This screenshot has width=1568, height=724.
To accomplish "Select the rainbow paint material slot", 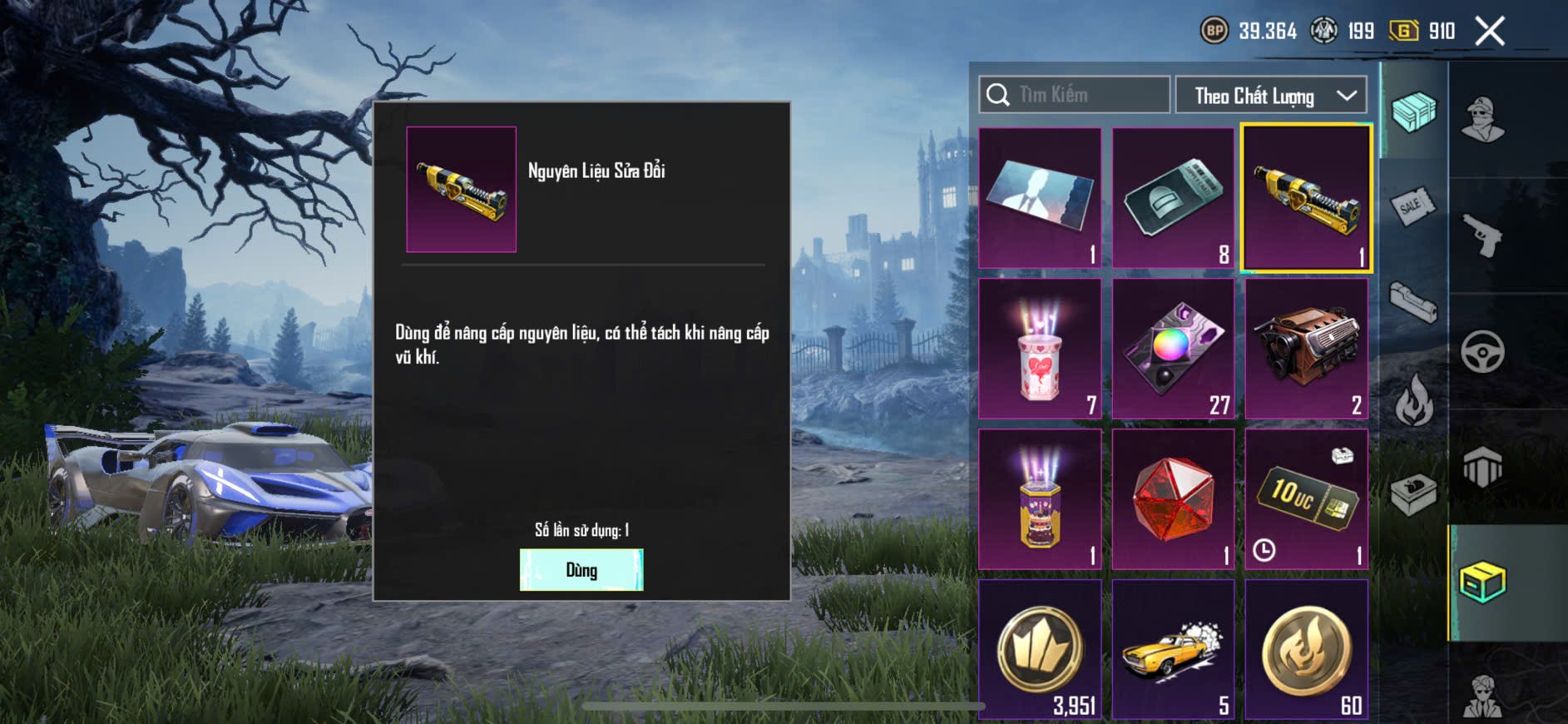I will (1173, 349).
